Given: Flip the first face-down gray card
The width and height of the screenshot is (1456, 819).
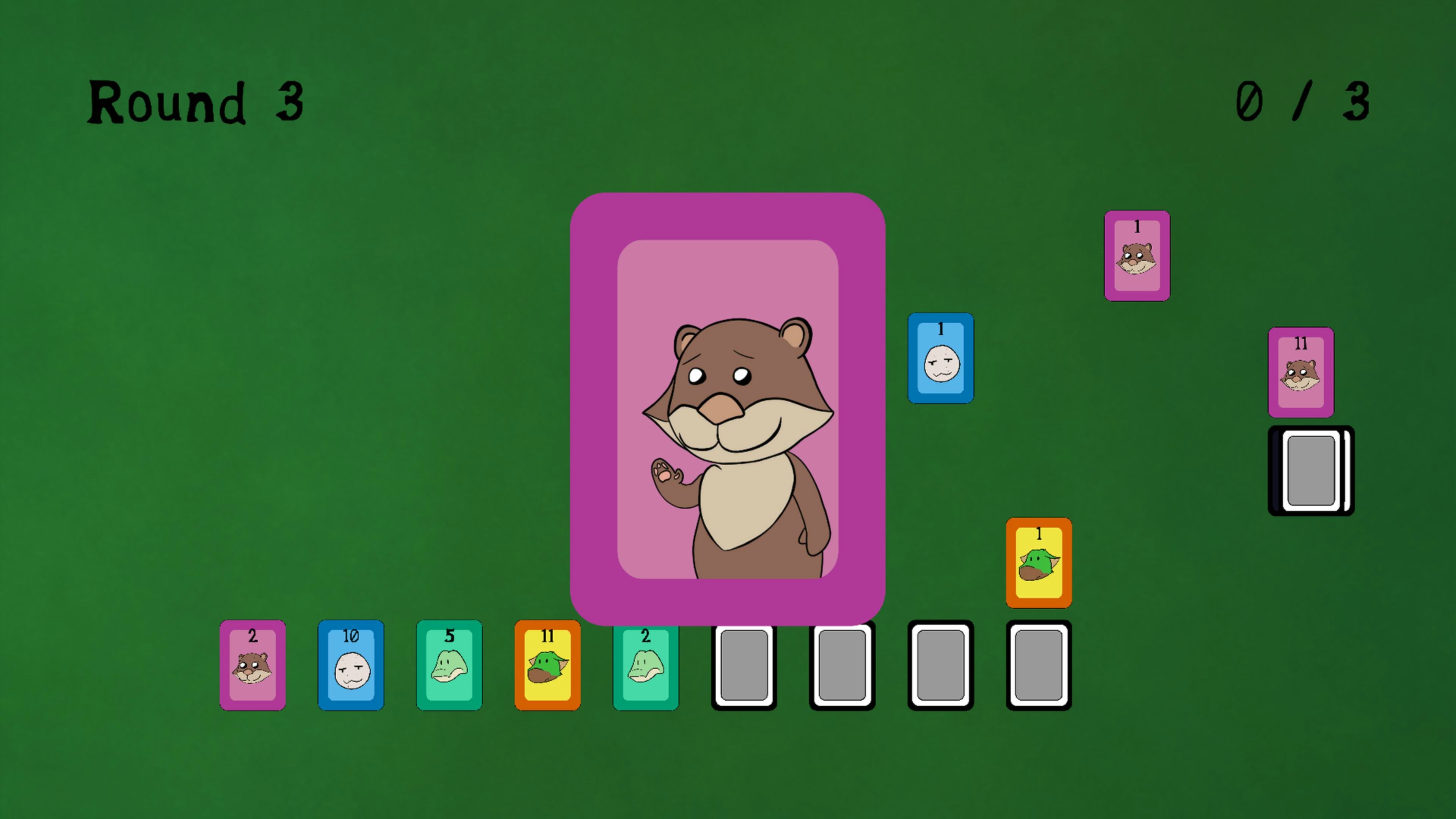Looking at the screenshot, I should pyautogui.click(x=743, y=666).
